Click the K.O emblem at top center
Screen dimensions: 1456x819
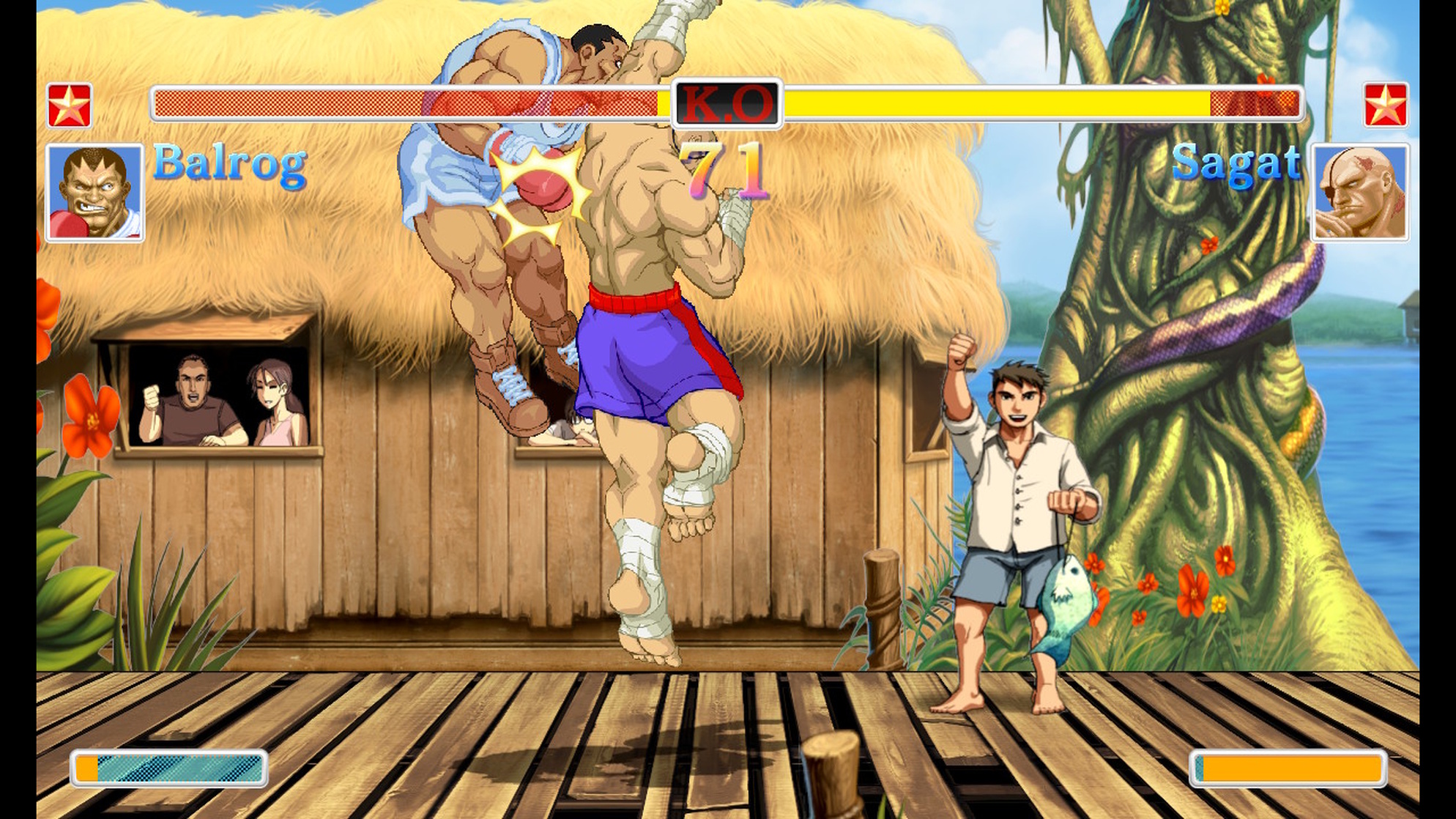coord(728,104)
